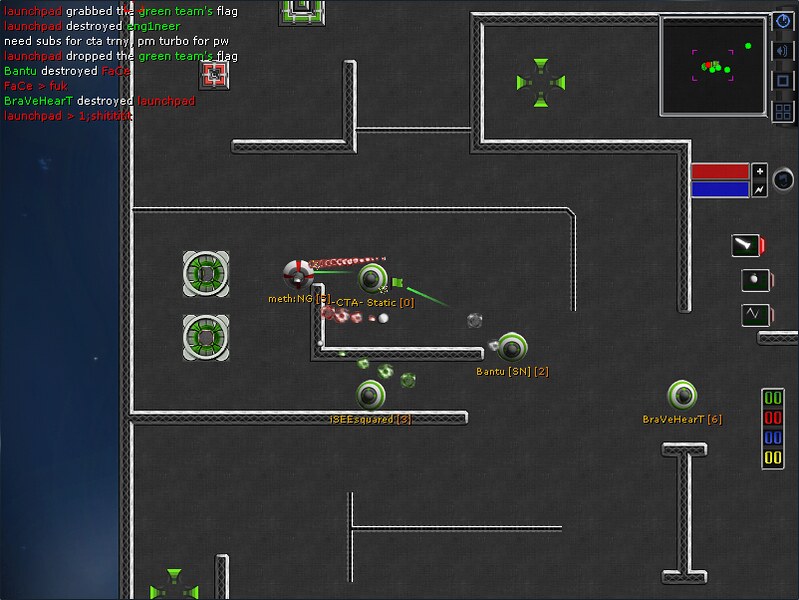Click the lightning bolt button beside blue bar
This screenshot has width=799, height=600.
coord(759,188)
